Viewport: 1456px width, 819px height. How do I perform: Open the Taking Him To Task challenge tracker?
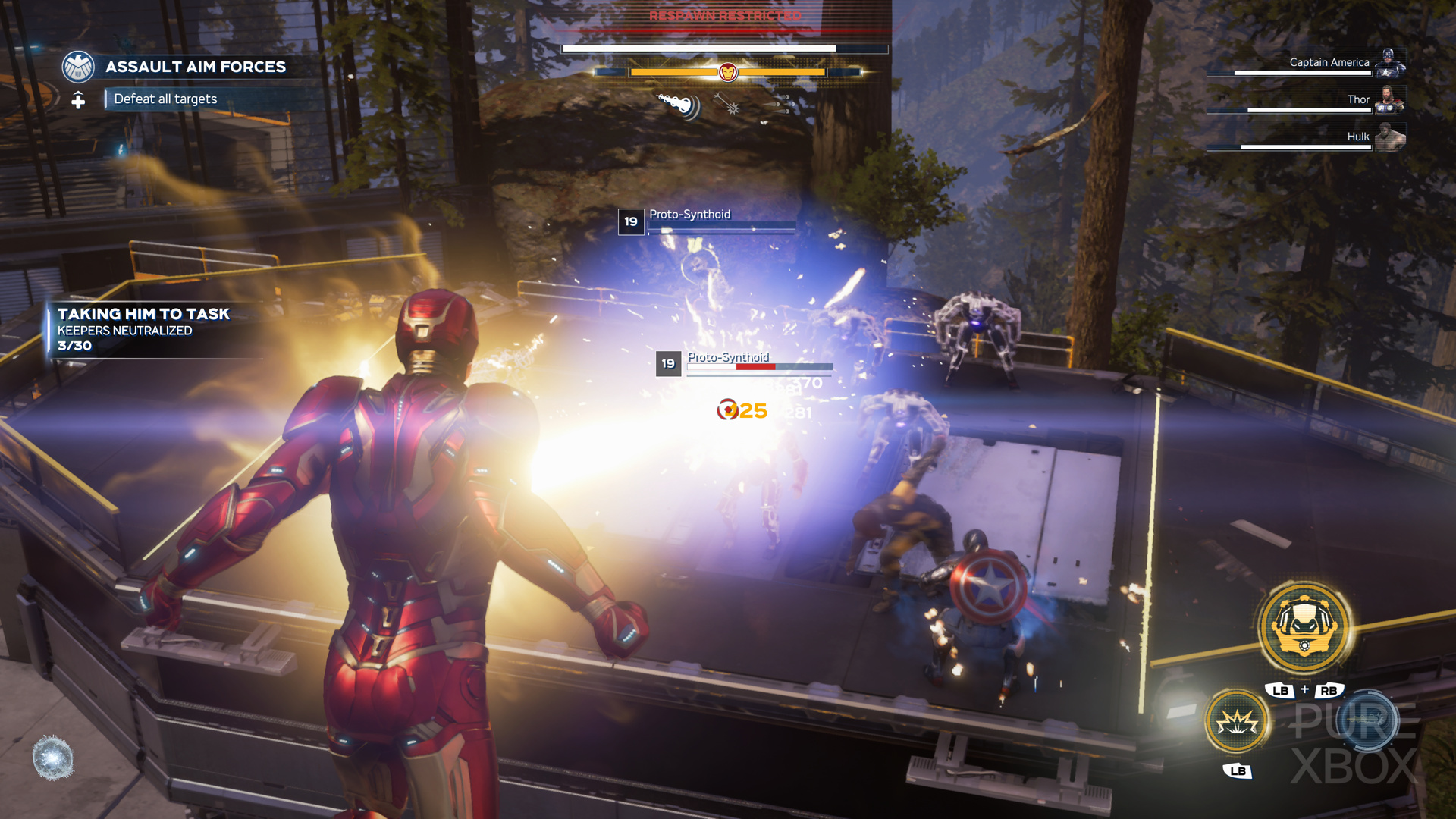143,329
